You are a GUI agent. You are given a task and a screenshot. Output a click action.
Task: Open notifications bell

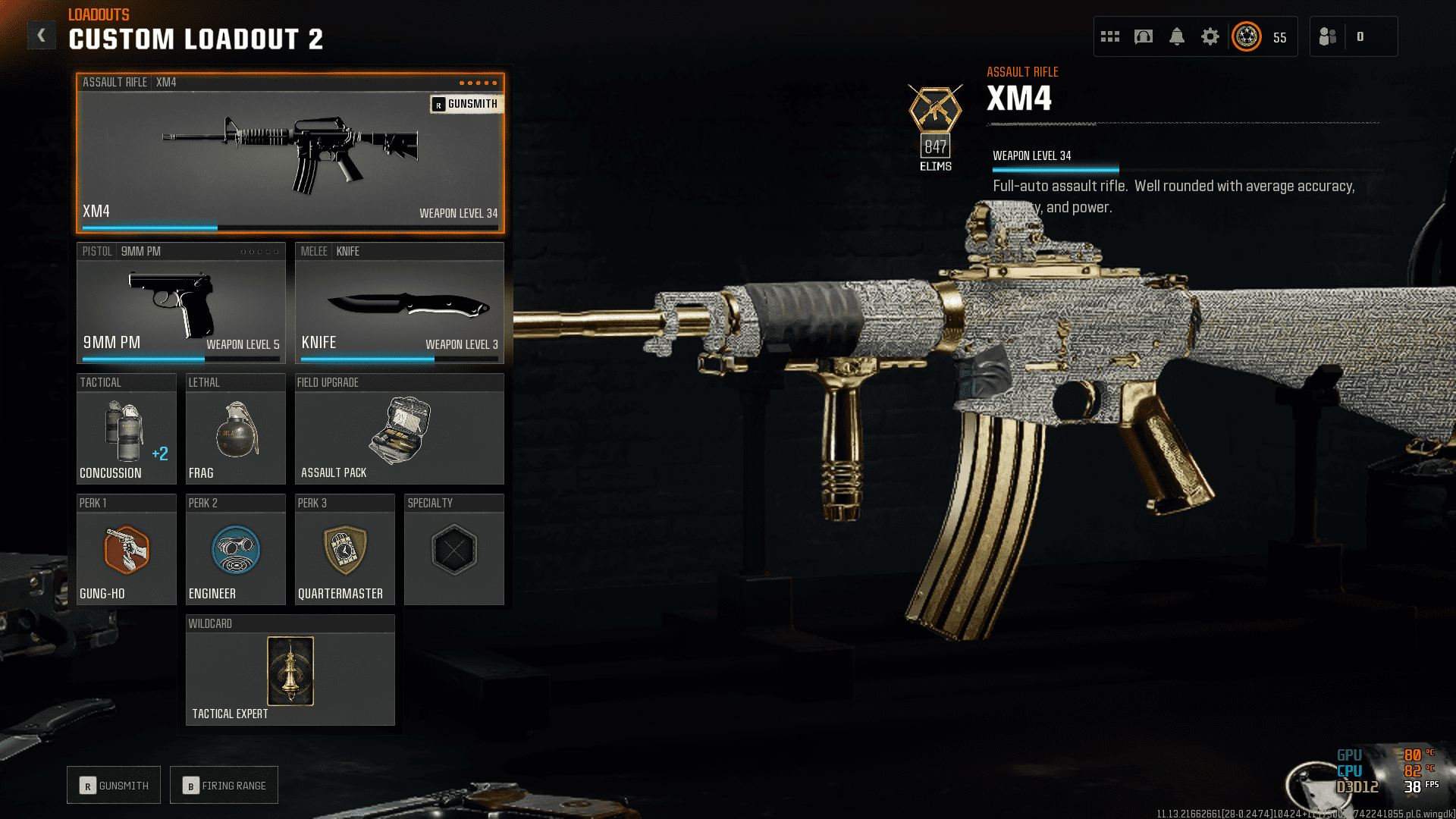[1177, 36]
